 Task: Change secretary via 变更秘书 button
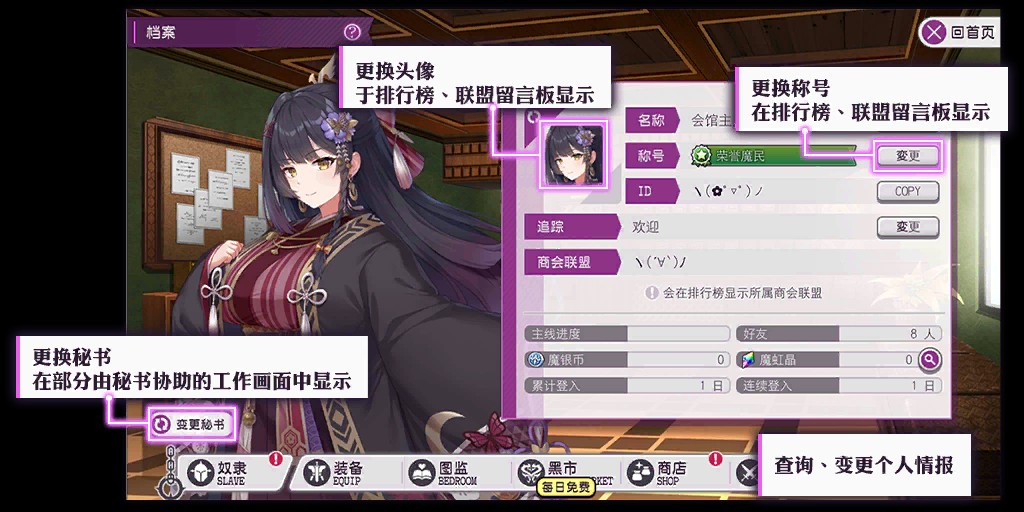[x=192, y=424]
